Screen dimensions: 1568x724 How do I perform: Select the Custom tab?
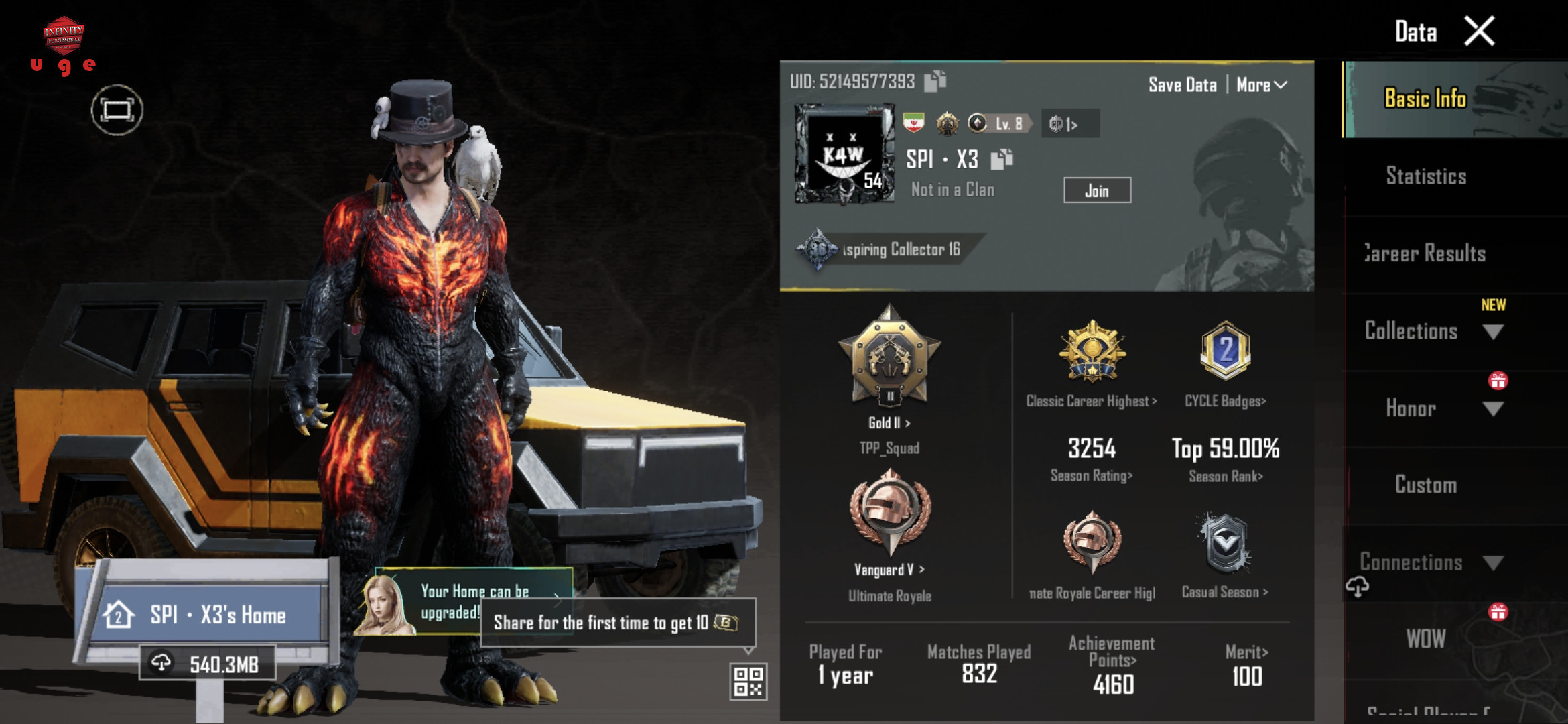pos(1426,485)
